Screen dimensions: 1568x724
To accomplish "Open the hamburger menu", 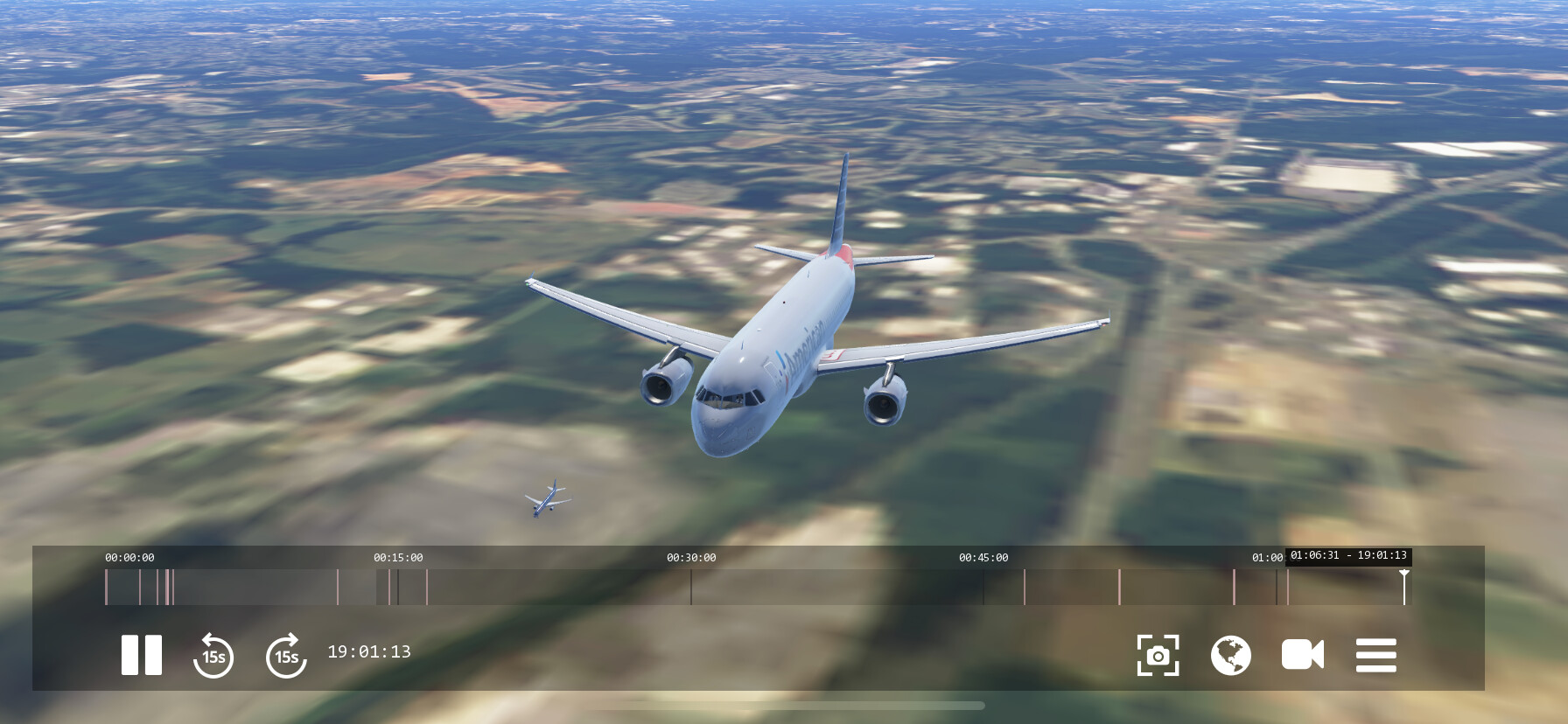I will (x=1375, y=655).
